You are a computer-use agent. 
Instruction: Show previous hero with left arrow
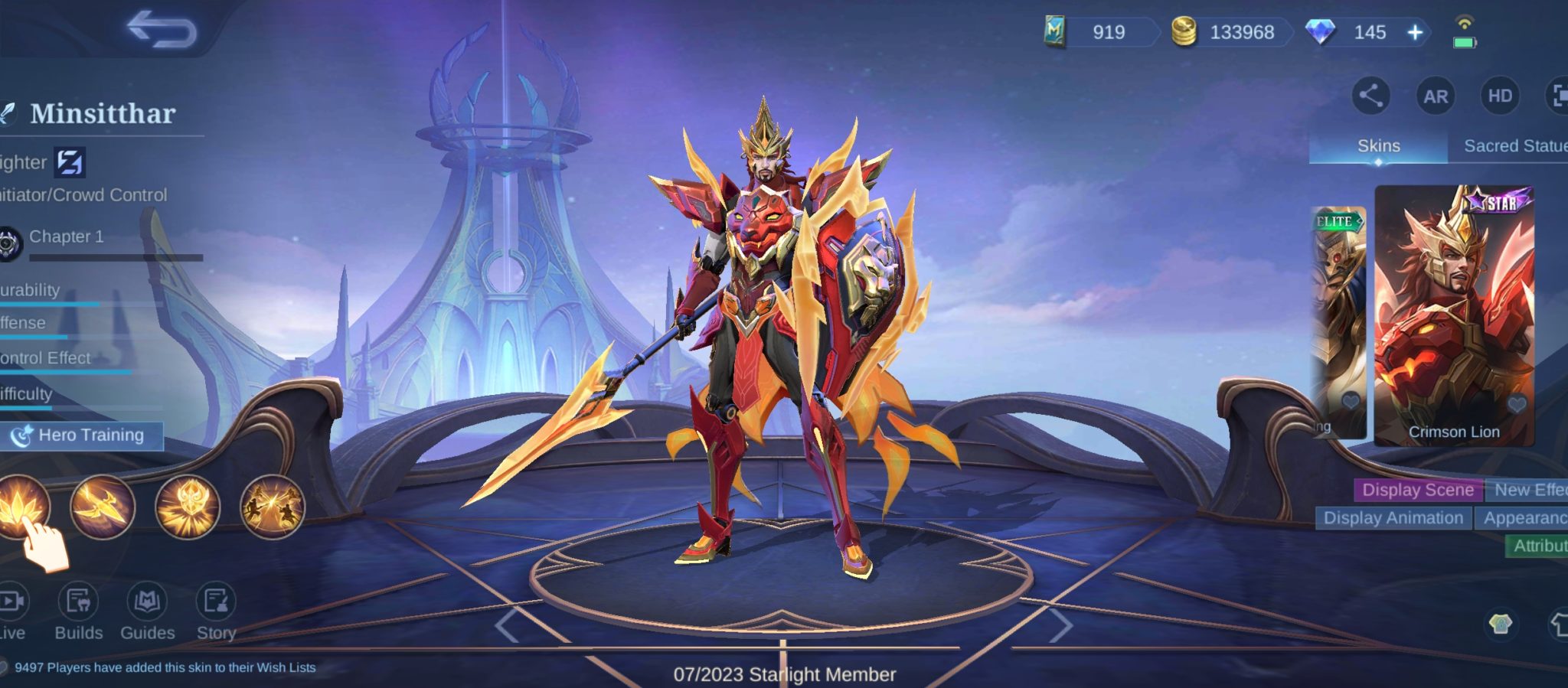click(507, 626)
